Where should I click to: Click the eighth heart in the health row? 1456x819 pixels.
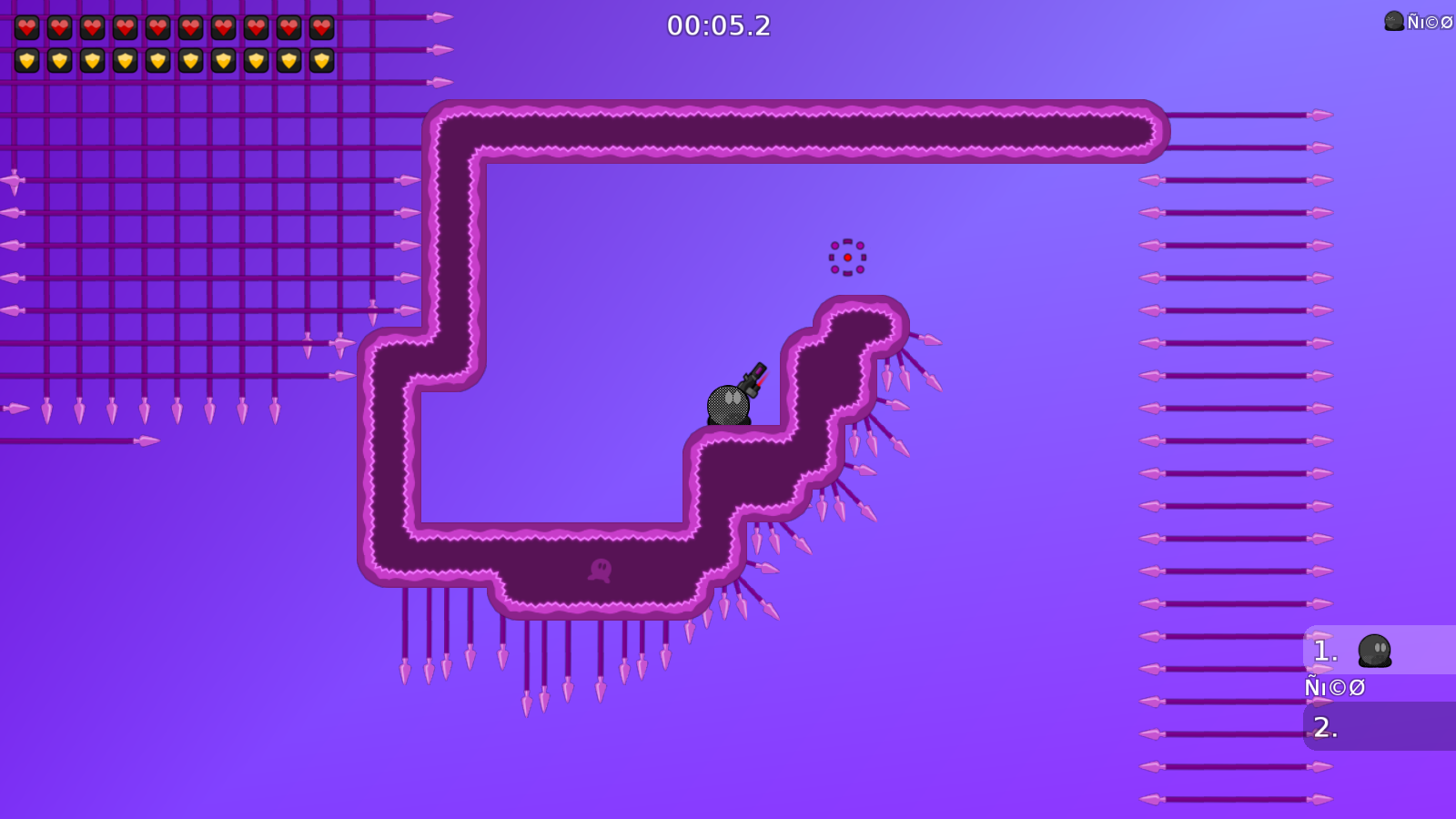click(x=256, y=26)
